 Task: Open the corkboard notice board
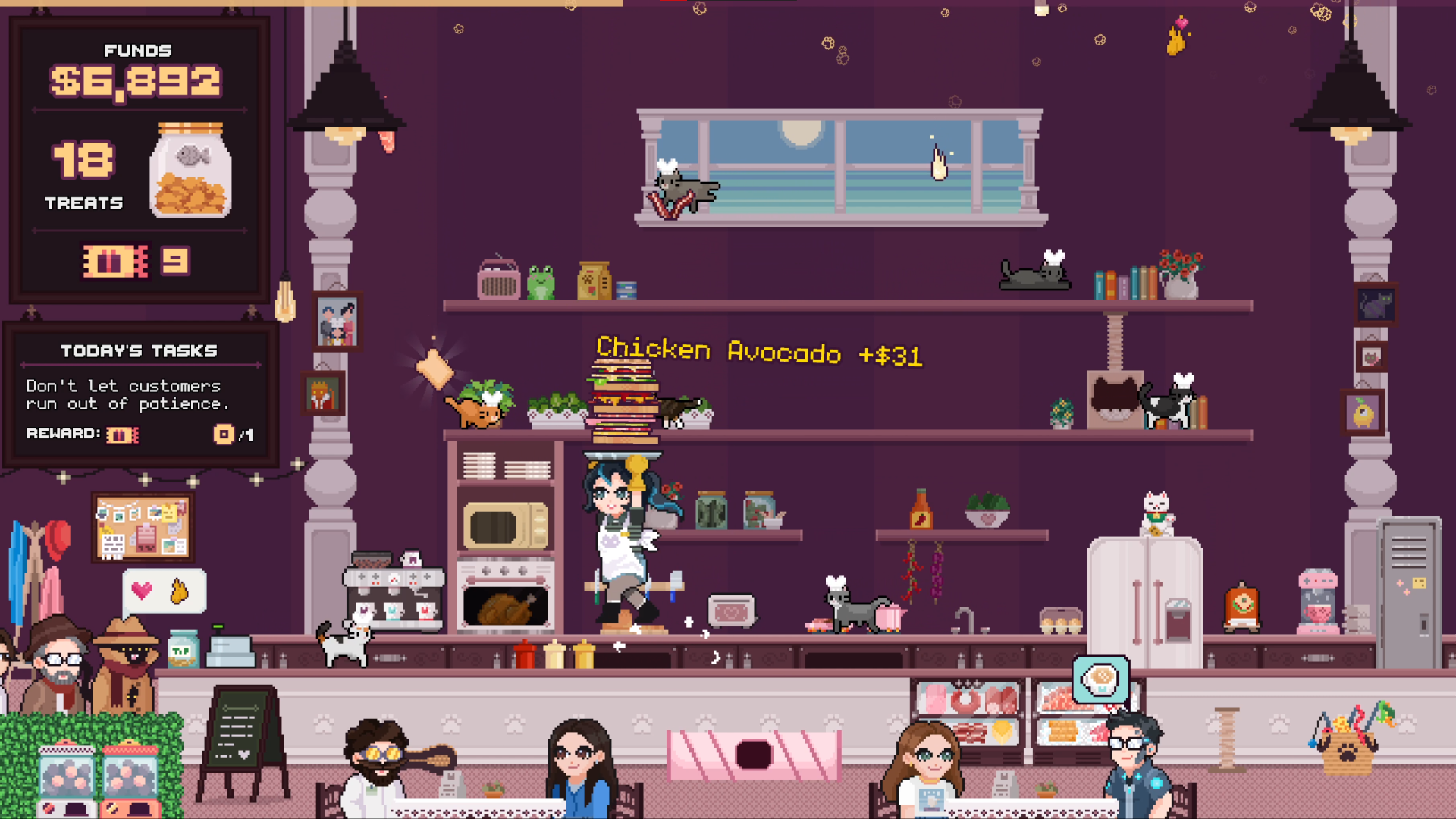pos(143,525)
